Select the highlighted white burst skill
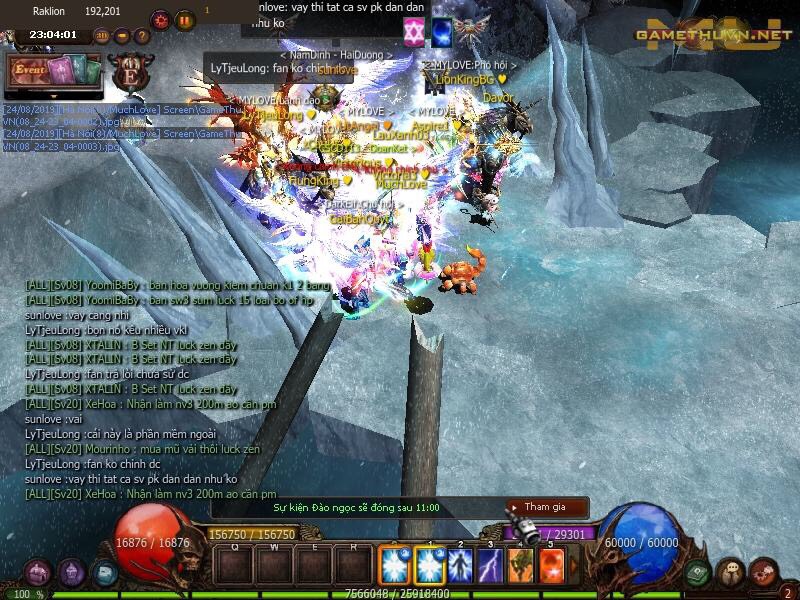The image size is (800, 600). click(430, 566)
